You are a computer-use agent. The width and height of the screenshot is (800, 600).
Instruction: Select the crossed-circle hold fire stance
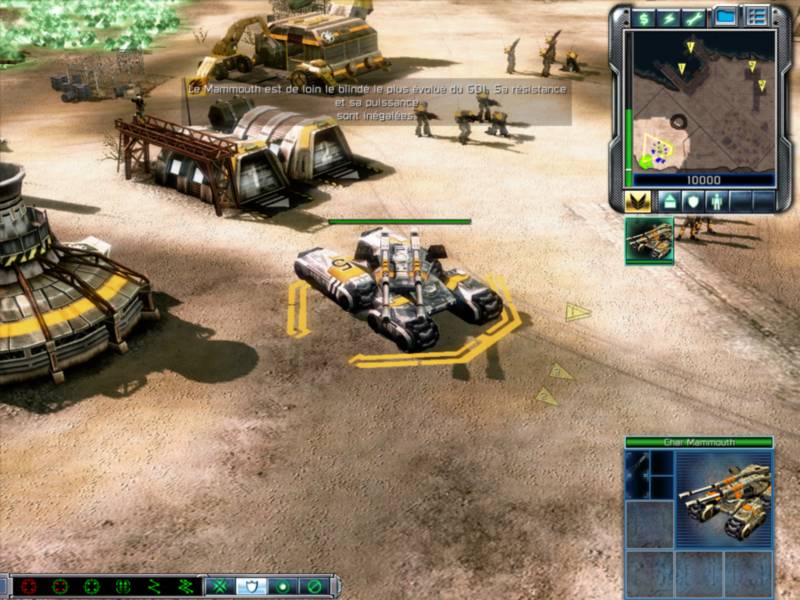[x=314, y=586]
